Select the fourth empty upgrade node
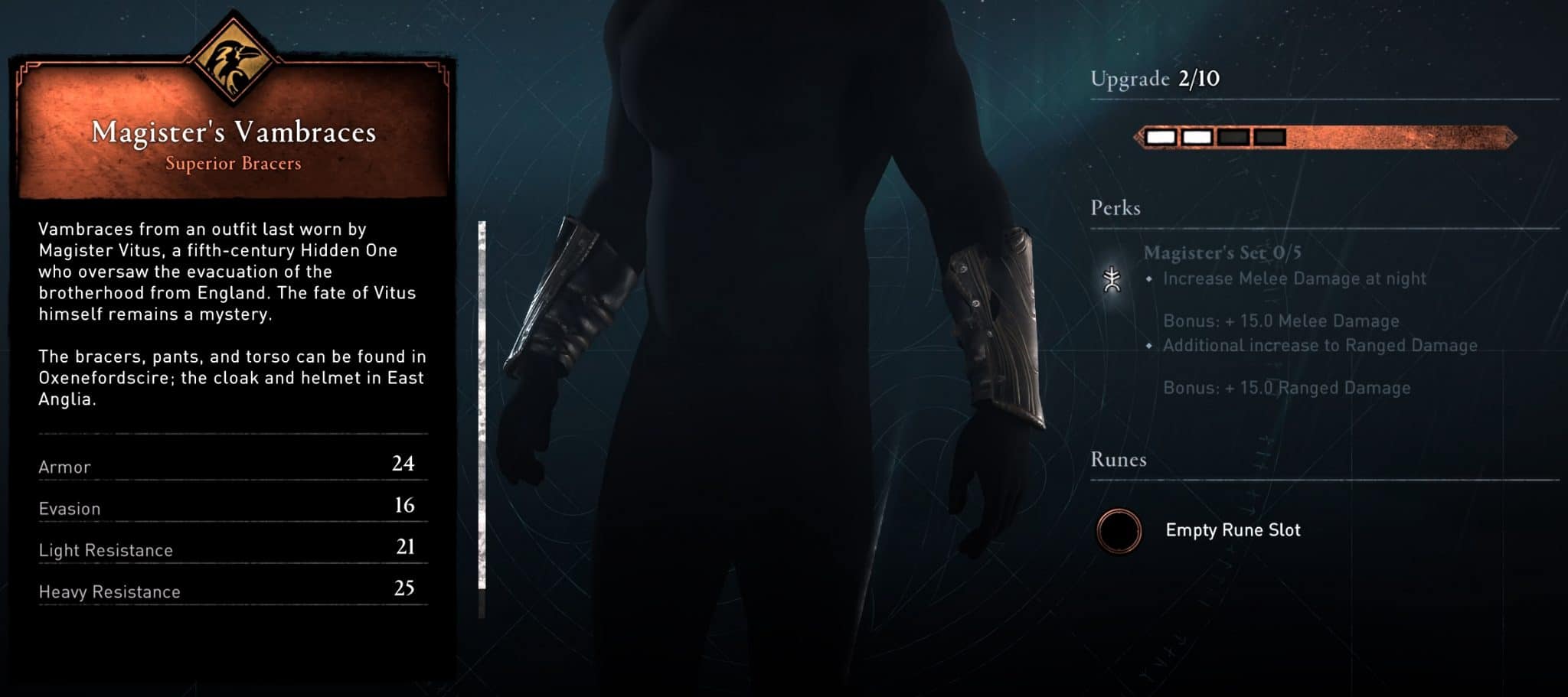 click(1271, 135)
